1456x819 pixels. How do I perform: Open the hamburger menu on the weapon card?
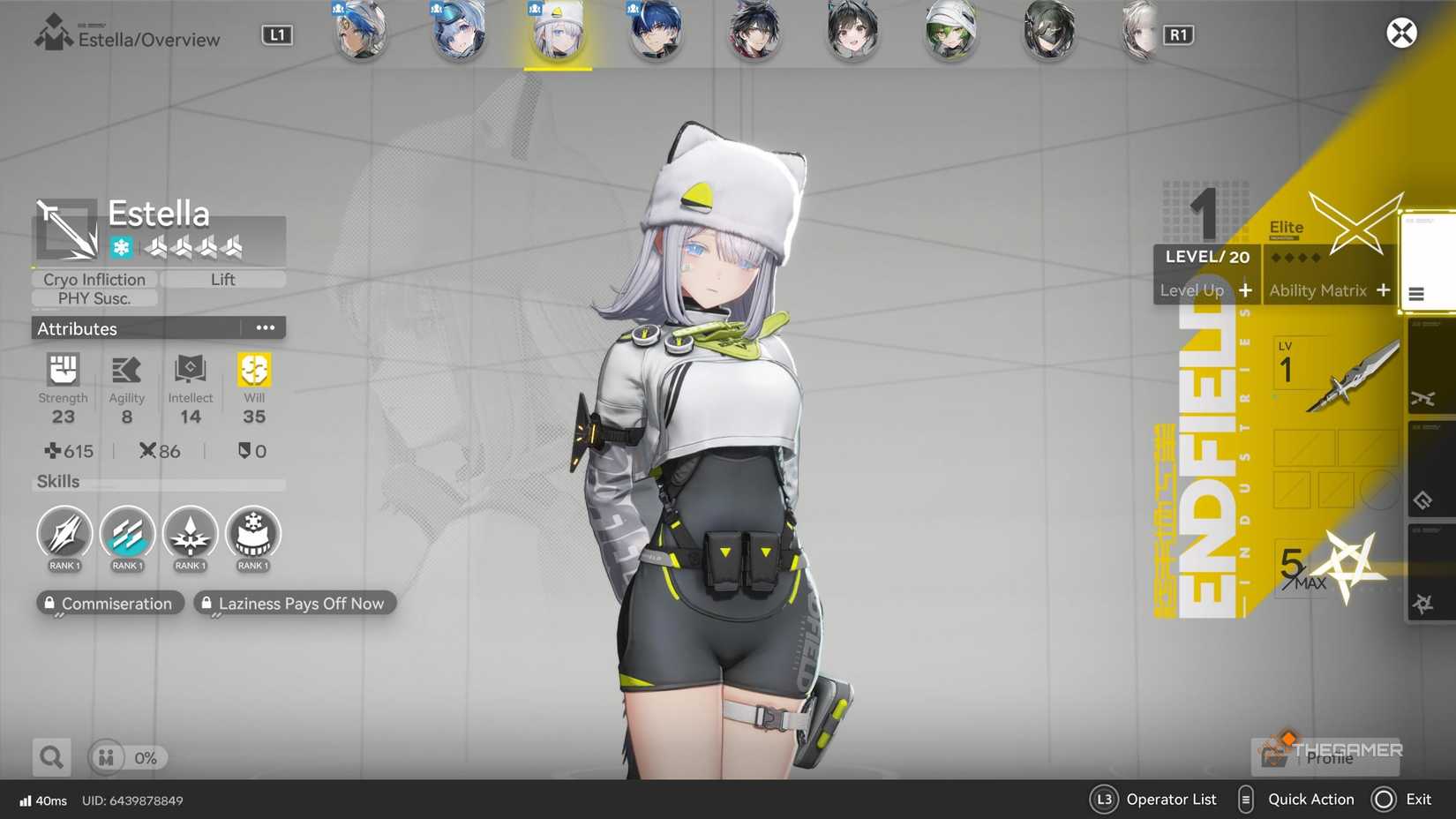click(1417, 295)
